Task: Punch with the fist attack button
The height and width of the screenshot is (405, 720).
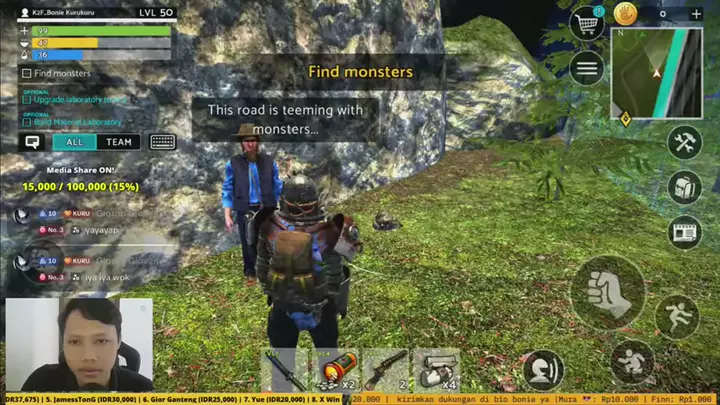Action: (606, 292)
